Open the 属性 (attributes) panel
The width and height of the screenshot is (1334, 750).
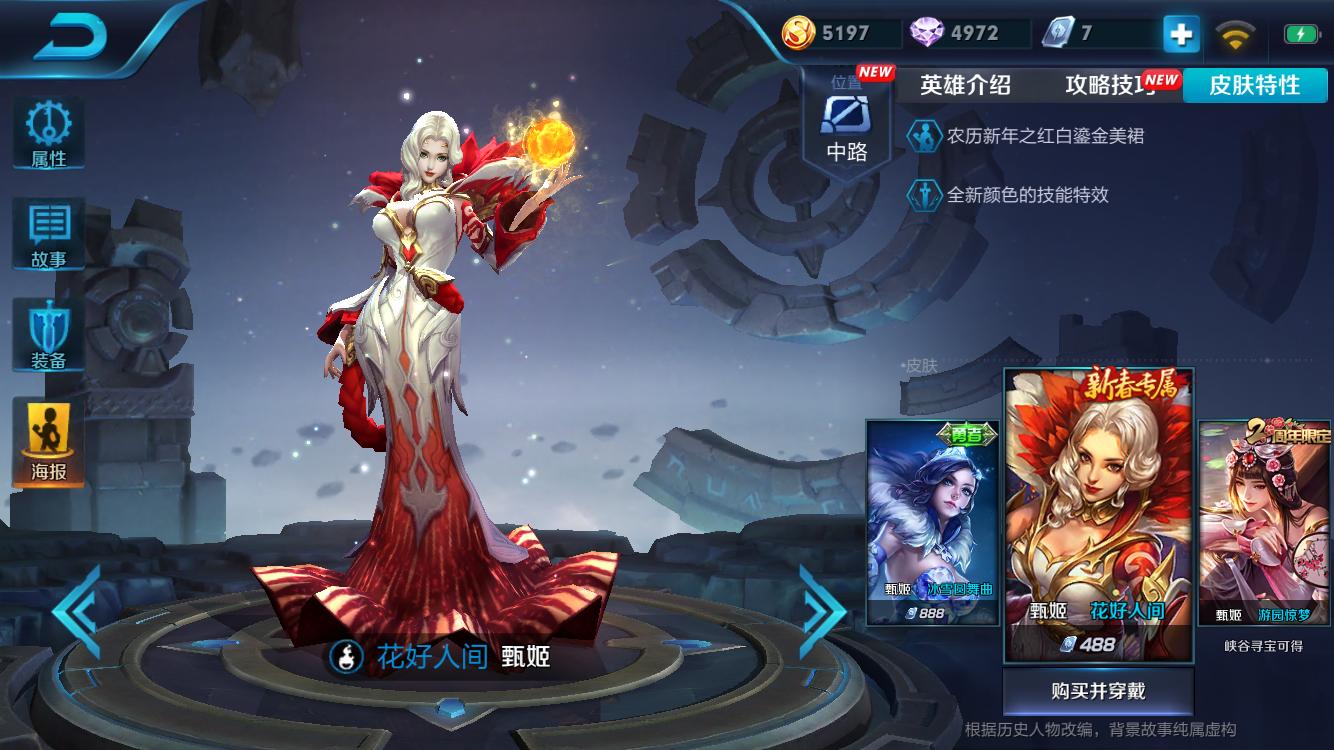coord(48,135)
